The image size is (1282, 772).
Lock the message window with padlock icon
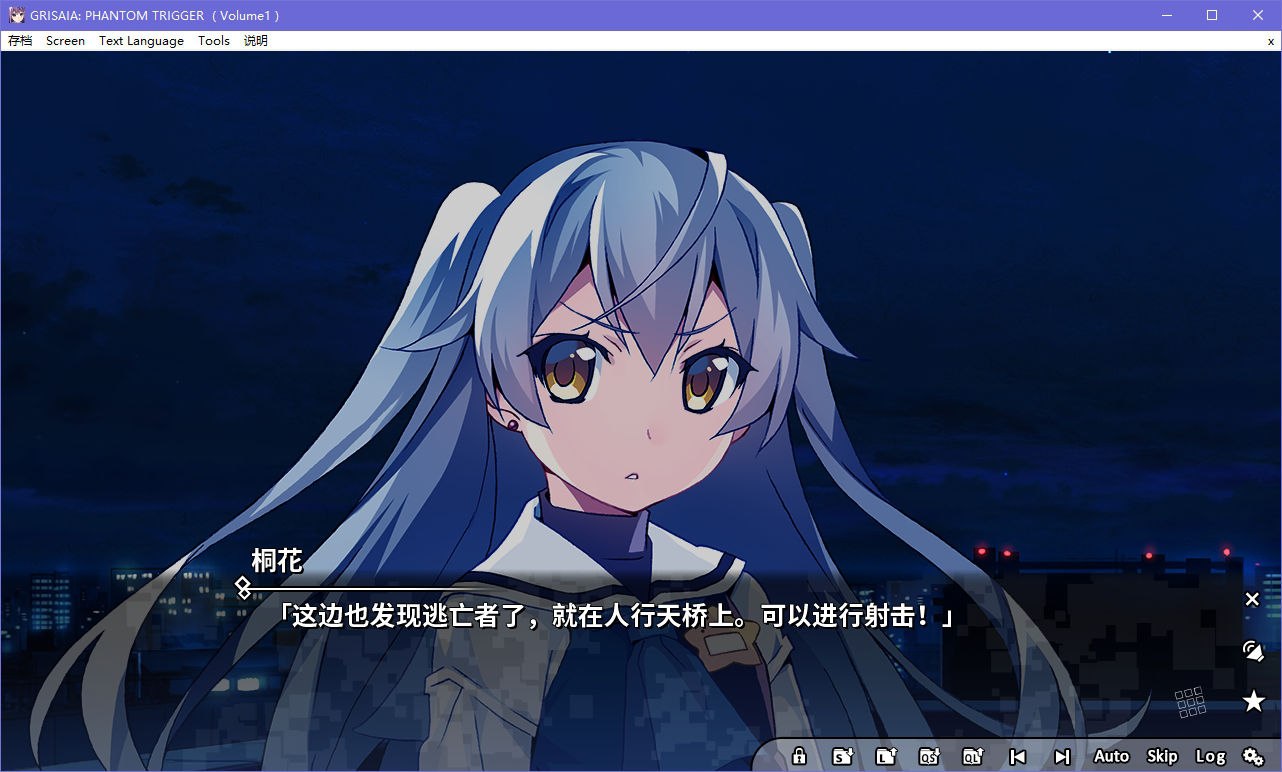click(x=800, y=757)
